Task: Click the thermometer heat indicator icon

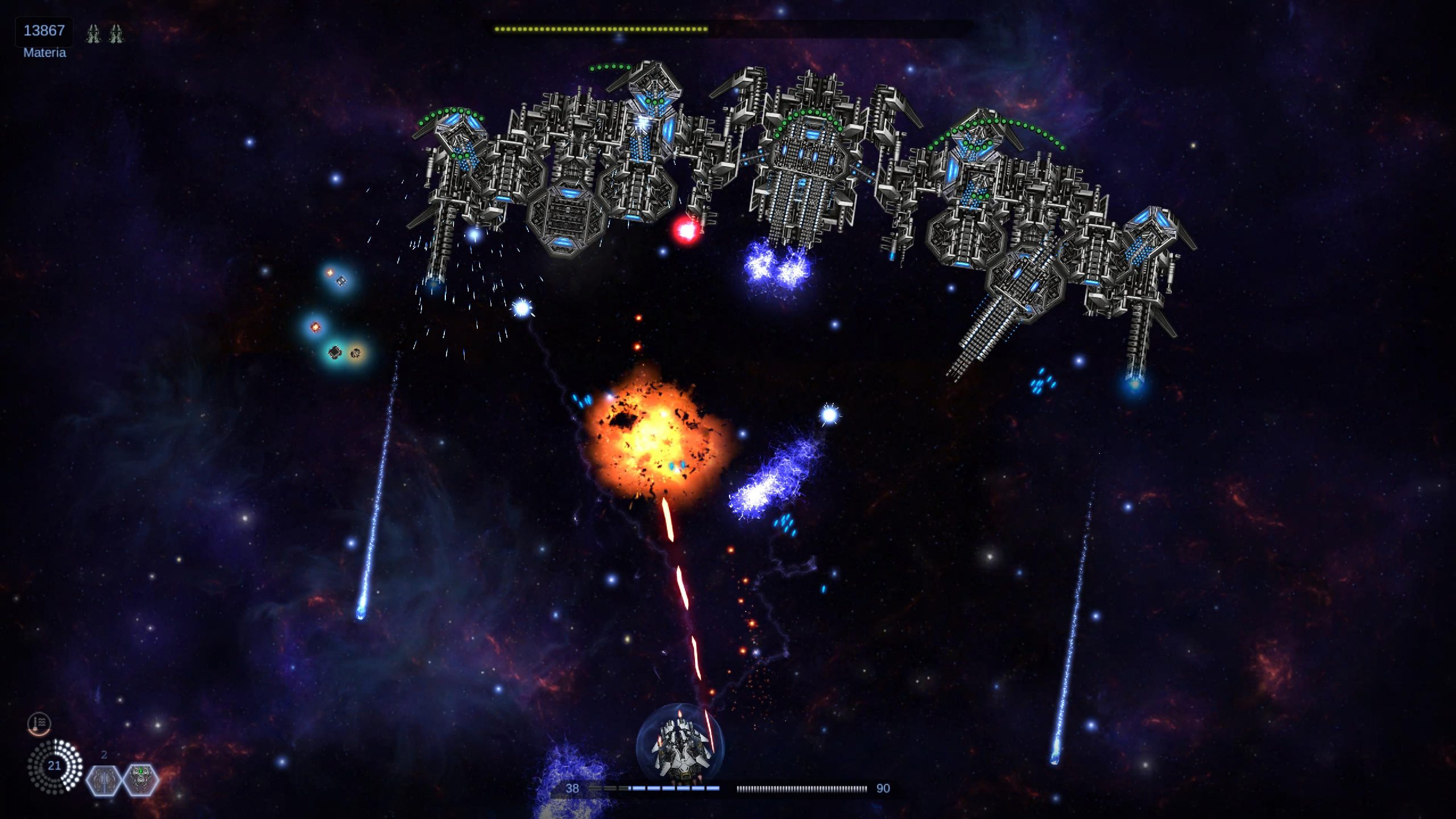Action: pyautogui.click(x=39, y=723)
